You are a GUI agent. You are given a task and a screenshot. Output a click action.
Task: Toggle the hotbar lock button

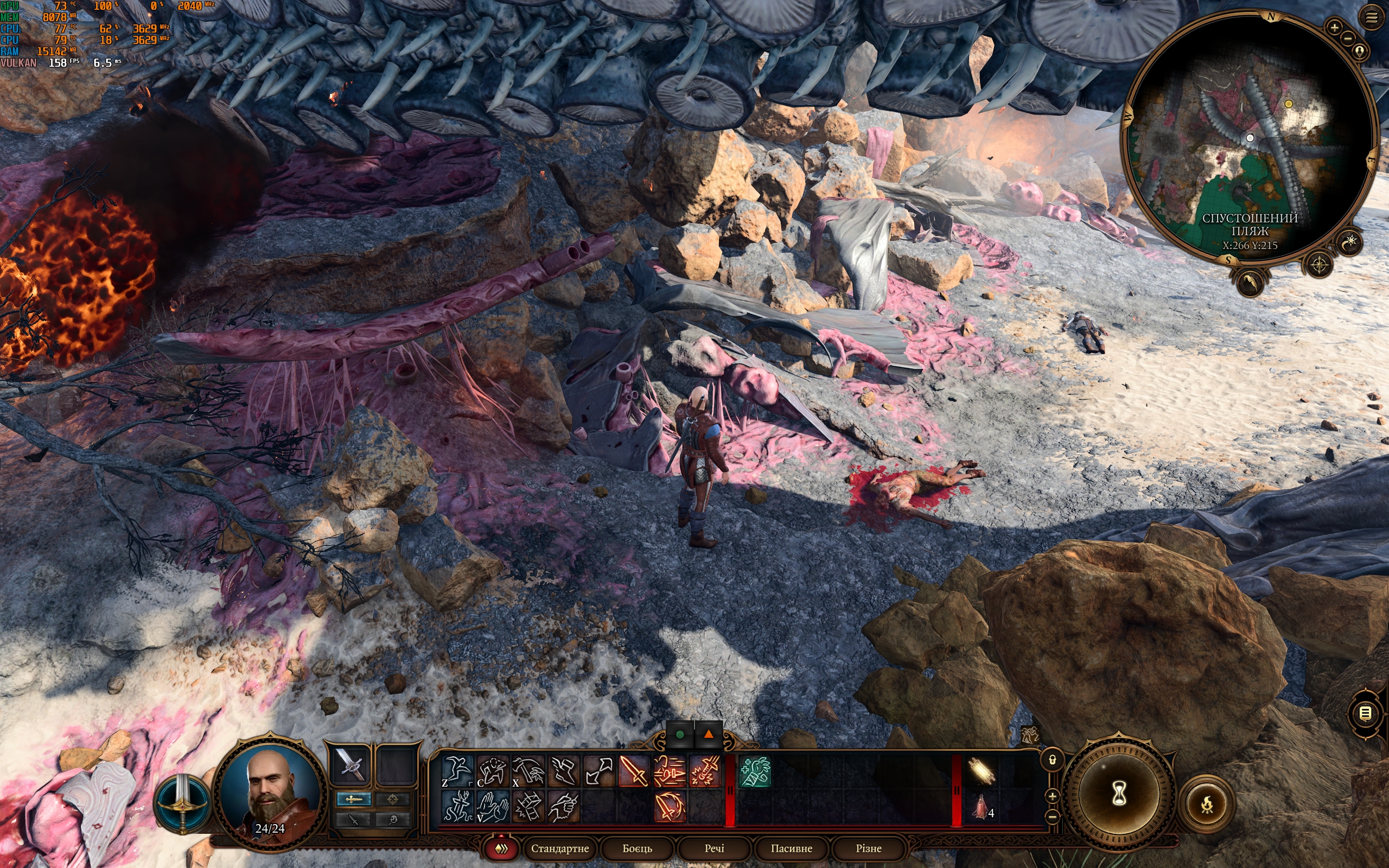[1052, 760]
